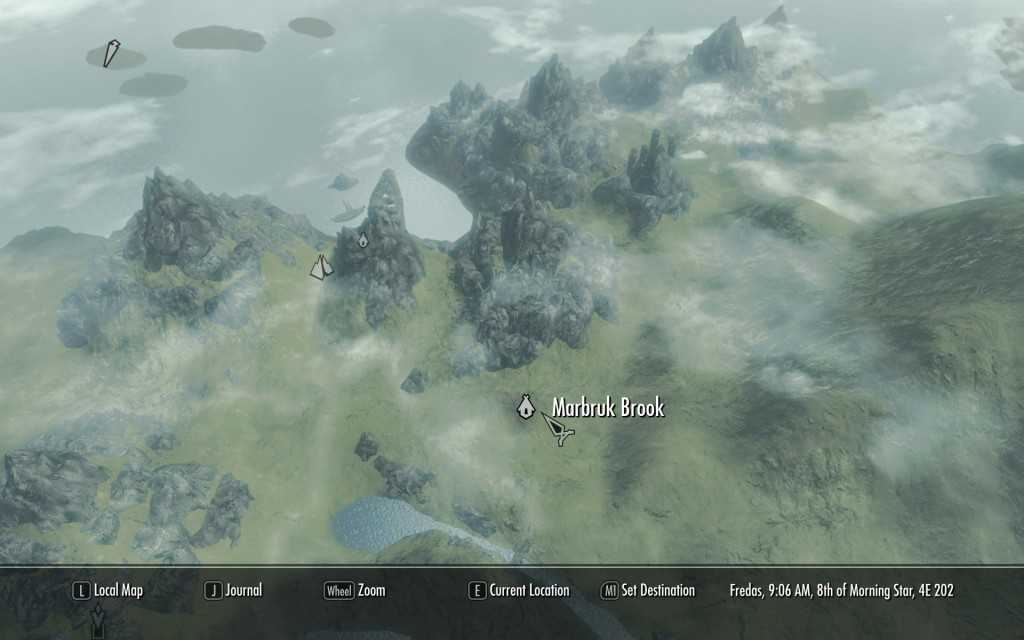Select the spike-shaped marker over the sea
The height and width of the screenshot is (640, 1024).
click(110, 53)
